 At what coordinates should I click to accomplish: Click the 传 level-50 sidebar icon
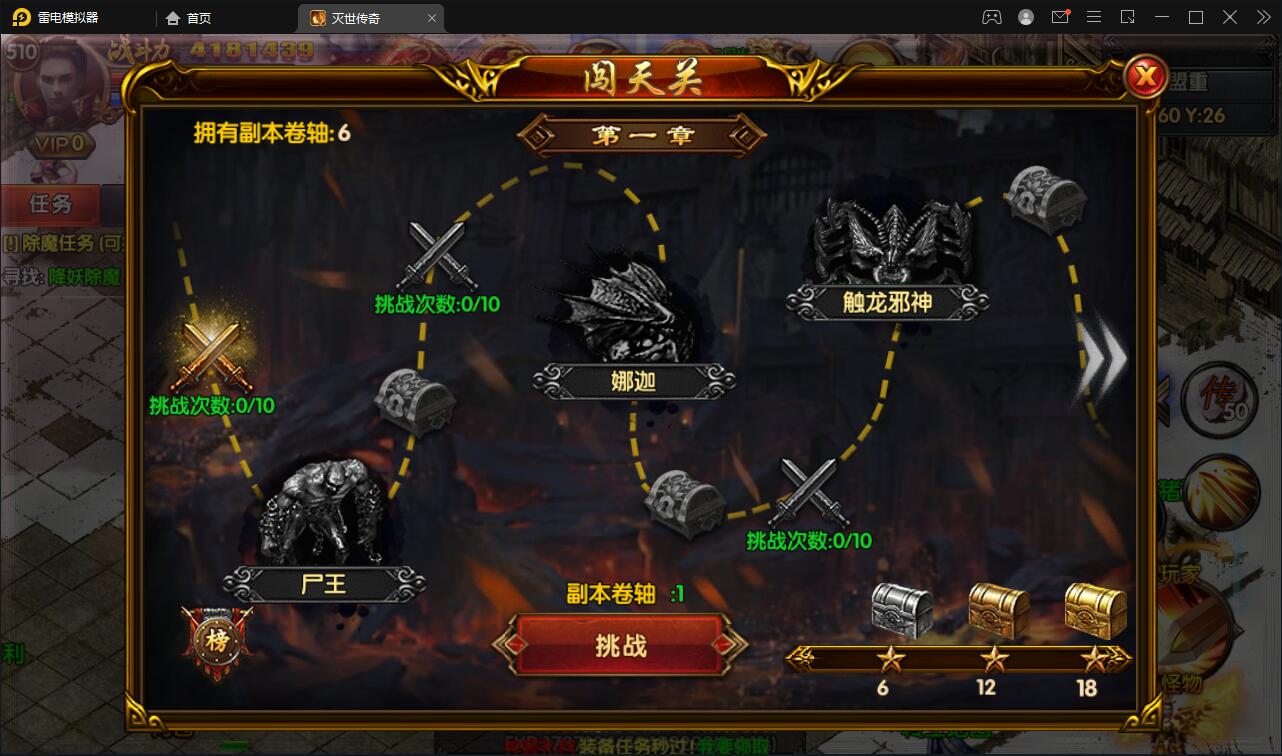click(1219, 399)
